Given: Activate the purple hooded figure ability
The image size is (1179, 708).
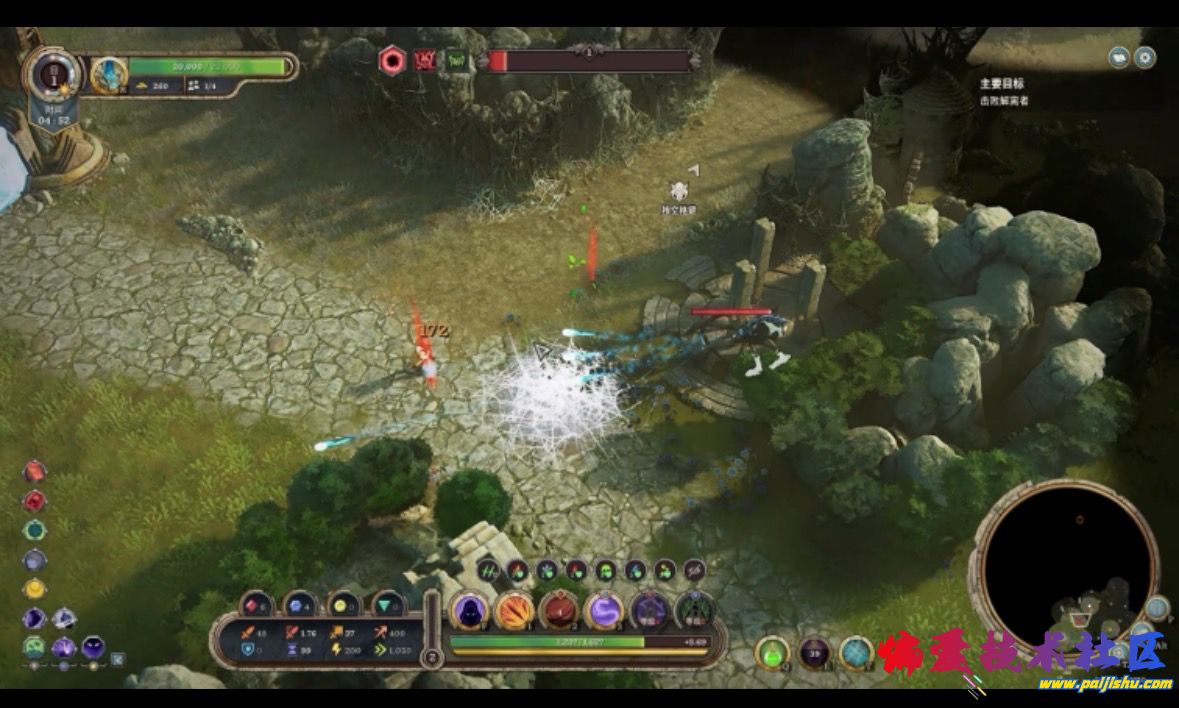Looking at the screenshot, I should (x=468, y=610).
